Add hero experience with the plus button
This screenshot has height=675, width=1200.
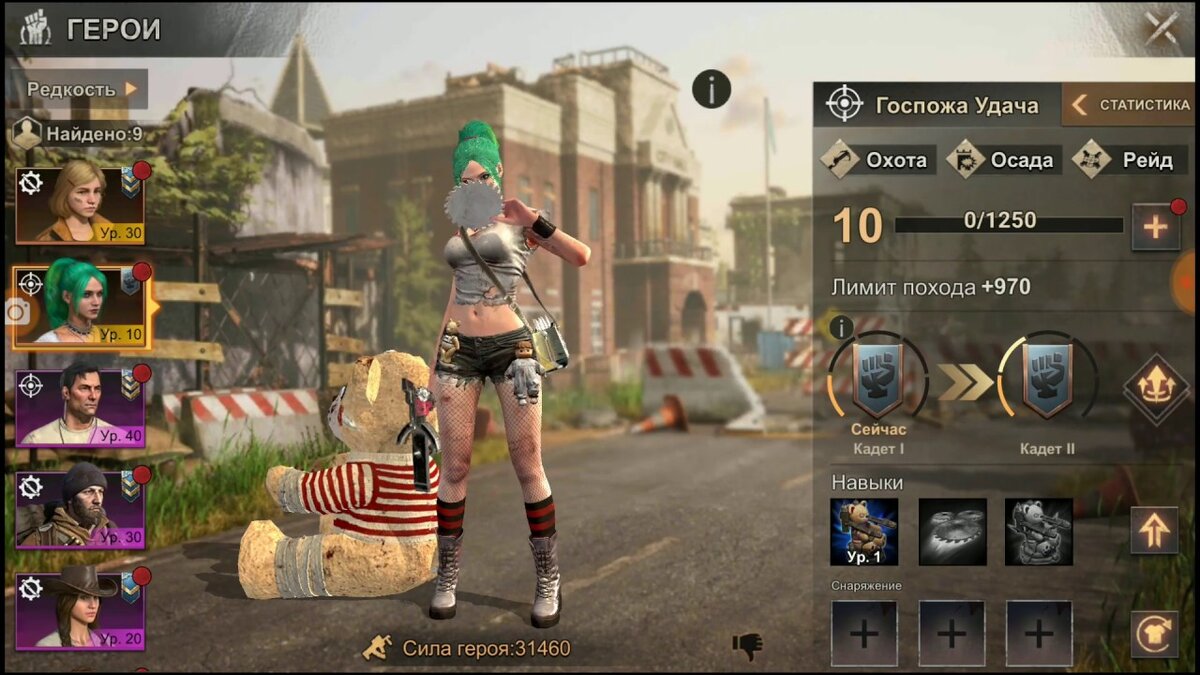tap(1155, 227)
